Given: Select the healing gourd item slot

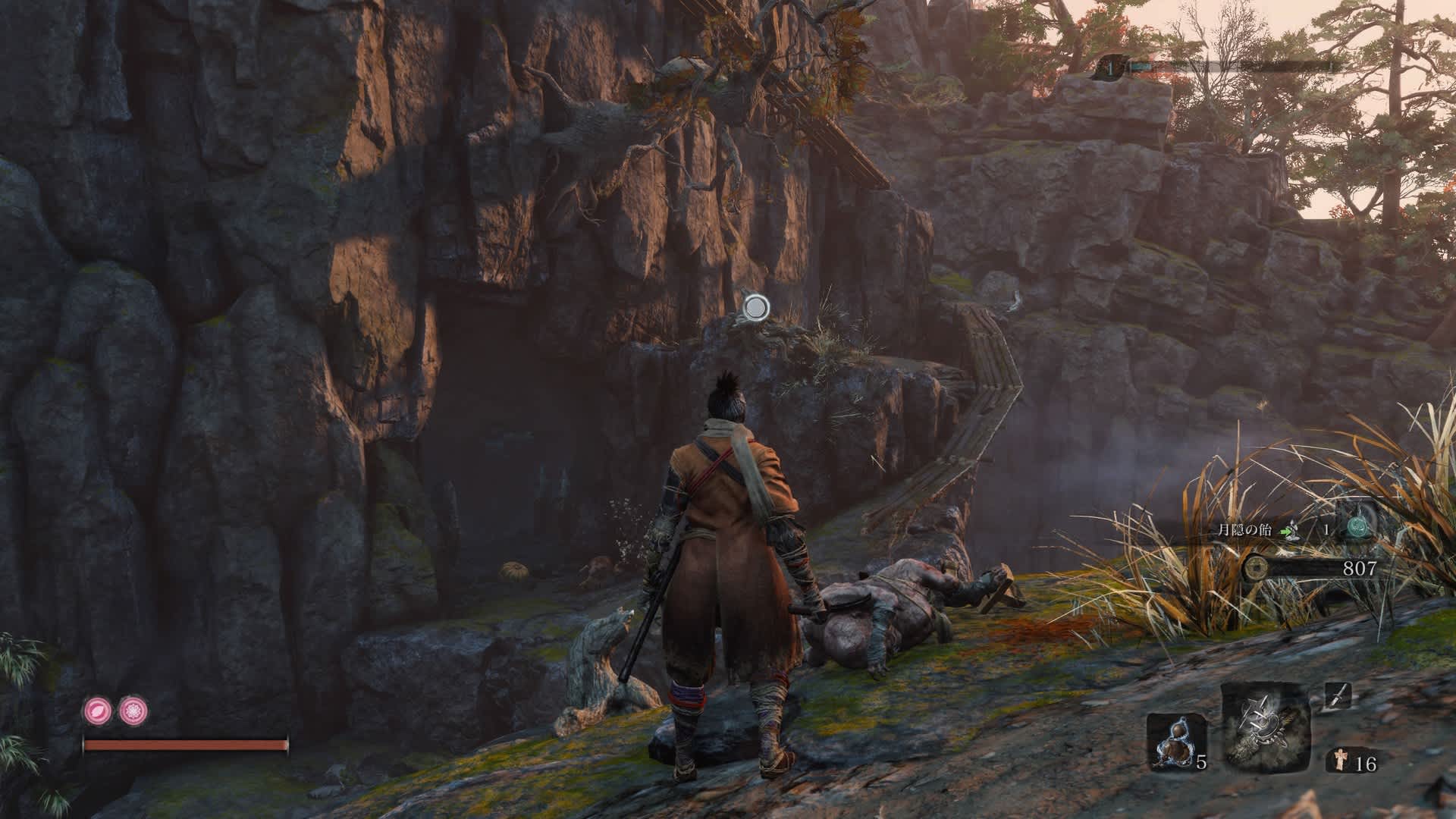Looking at the screenshot, I should pos(1170,741).
